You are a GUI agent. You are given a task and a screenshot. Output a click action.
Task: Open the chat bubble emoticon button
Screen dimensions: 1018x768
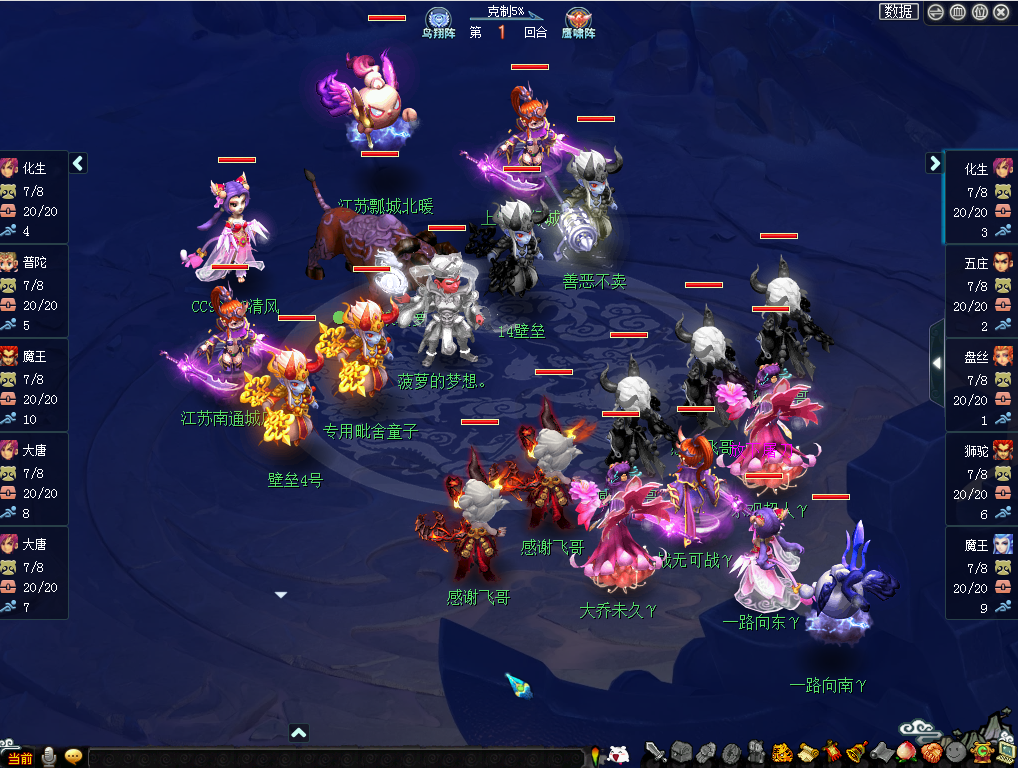pos(73,757)
